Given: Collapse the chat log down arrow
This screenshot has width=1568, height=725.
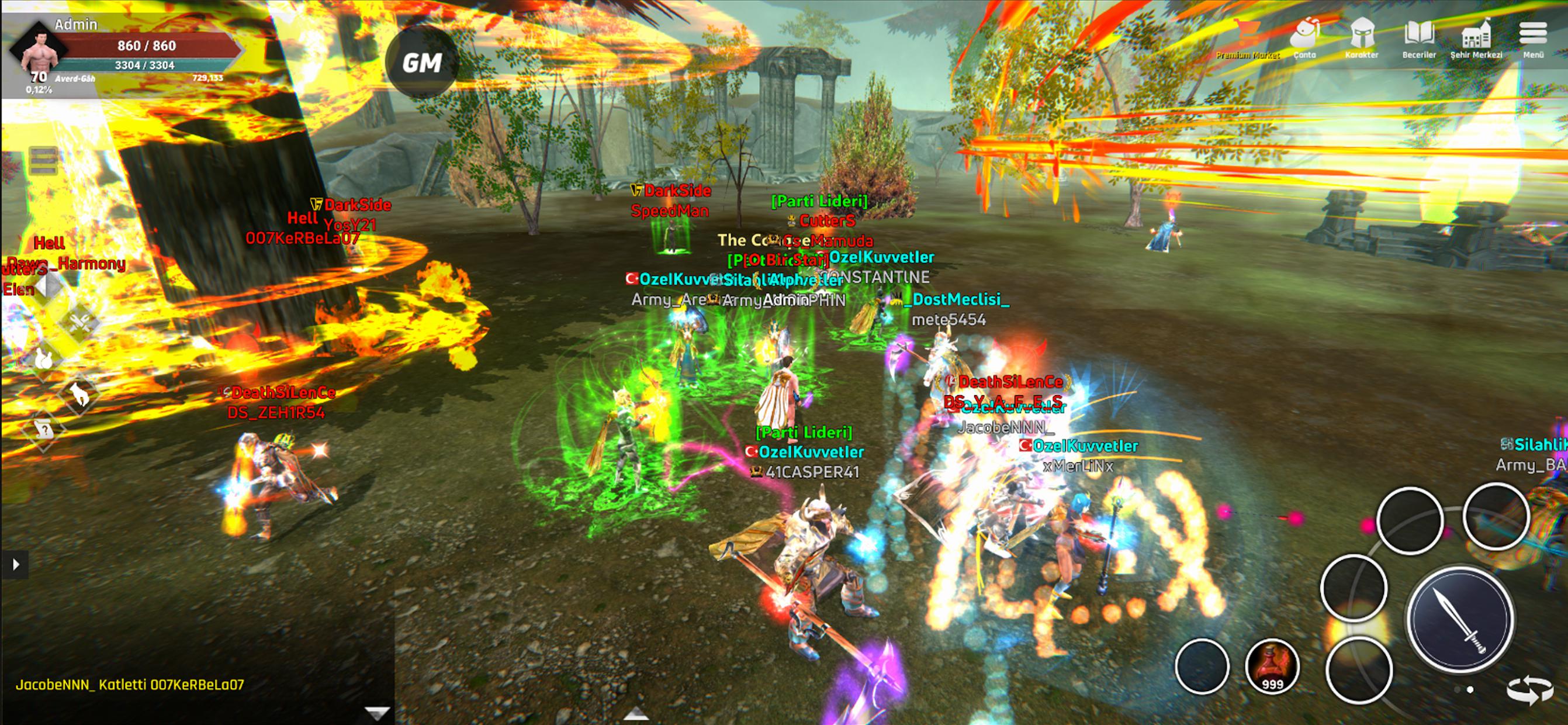Looking at the screenshot, I should (377, 712).
